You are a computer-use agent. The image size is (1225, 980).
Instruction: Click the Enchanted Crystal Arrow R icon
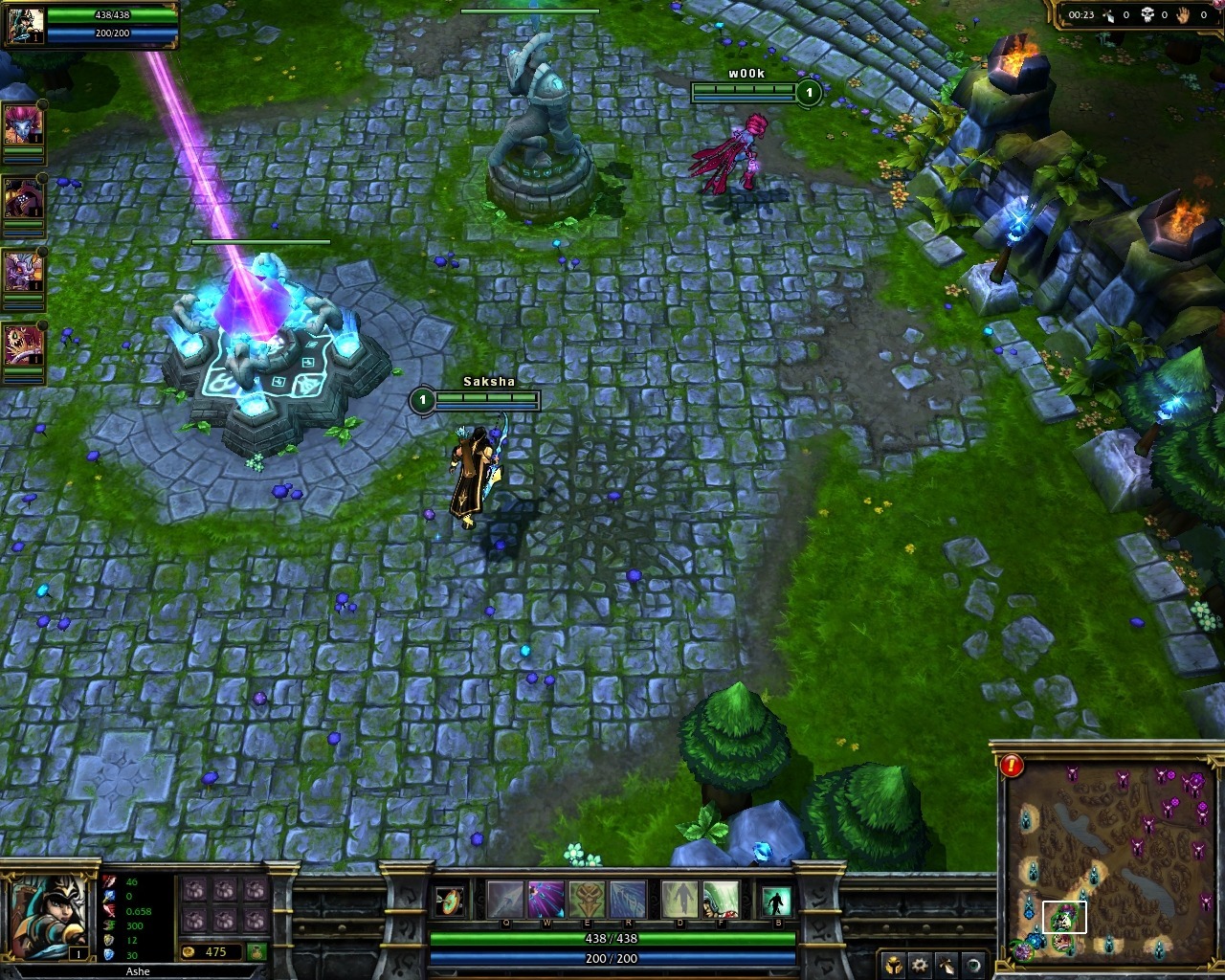628,901
